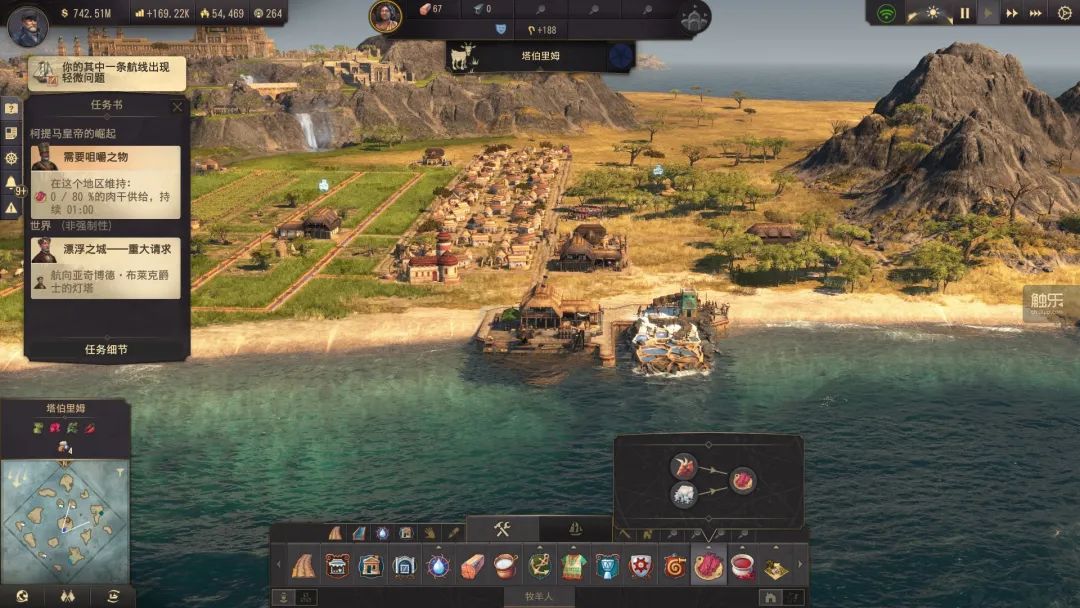The height and width of the screenshot is (608, 1080).
Task: Select the green patterned shirt building icon
Action: click(x=574, y=566)
